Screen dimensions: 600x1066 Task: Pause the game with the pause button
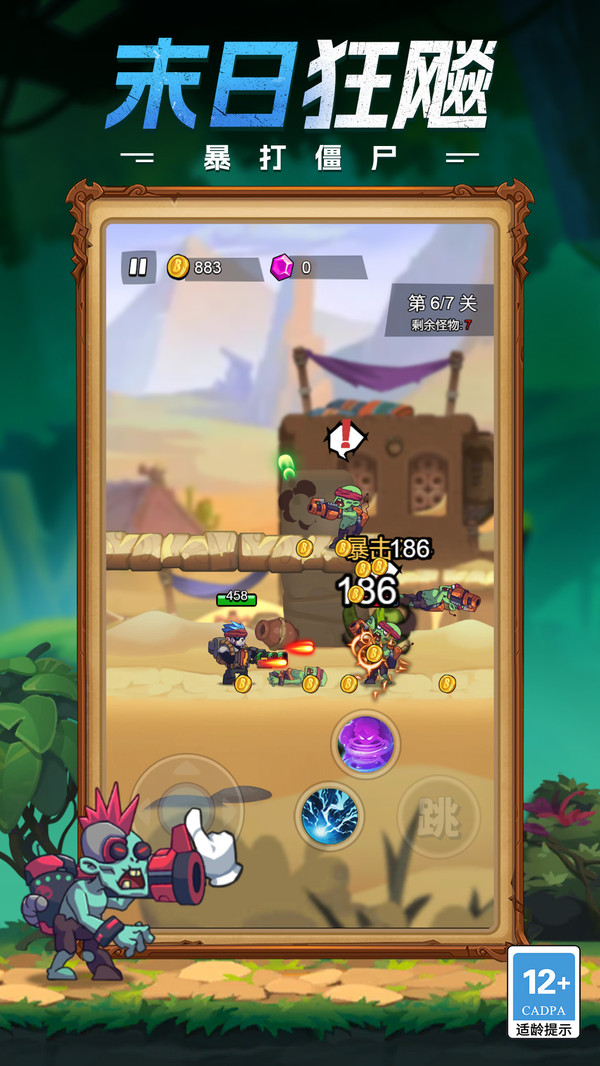[x=138, y=267]
